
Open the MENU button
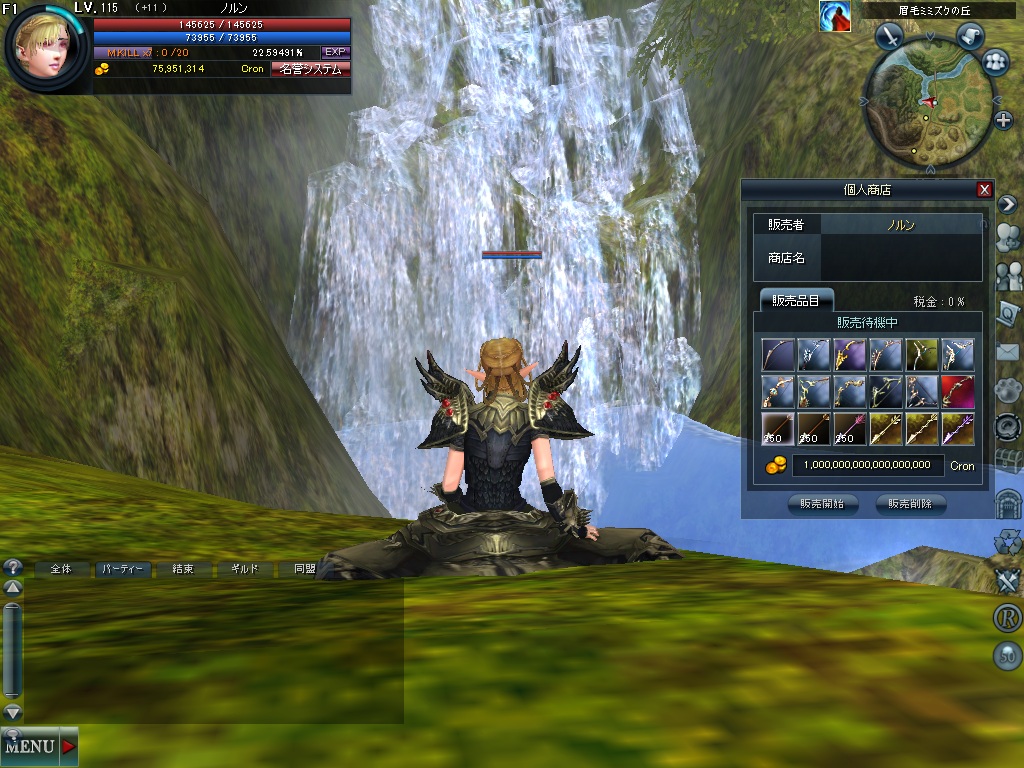pyautogui.click(x=38, y=746)
